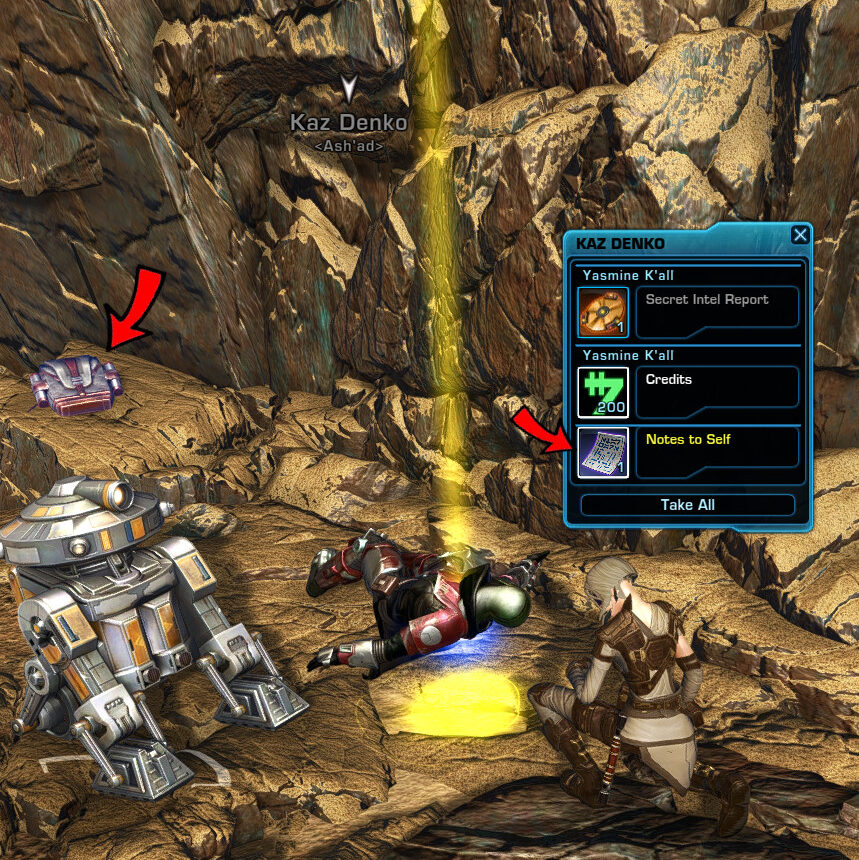Select the Secret Intel Report label row

717,307
